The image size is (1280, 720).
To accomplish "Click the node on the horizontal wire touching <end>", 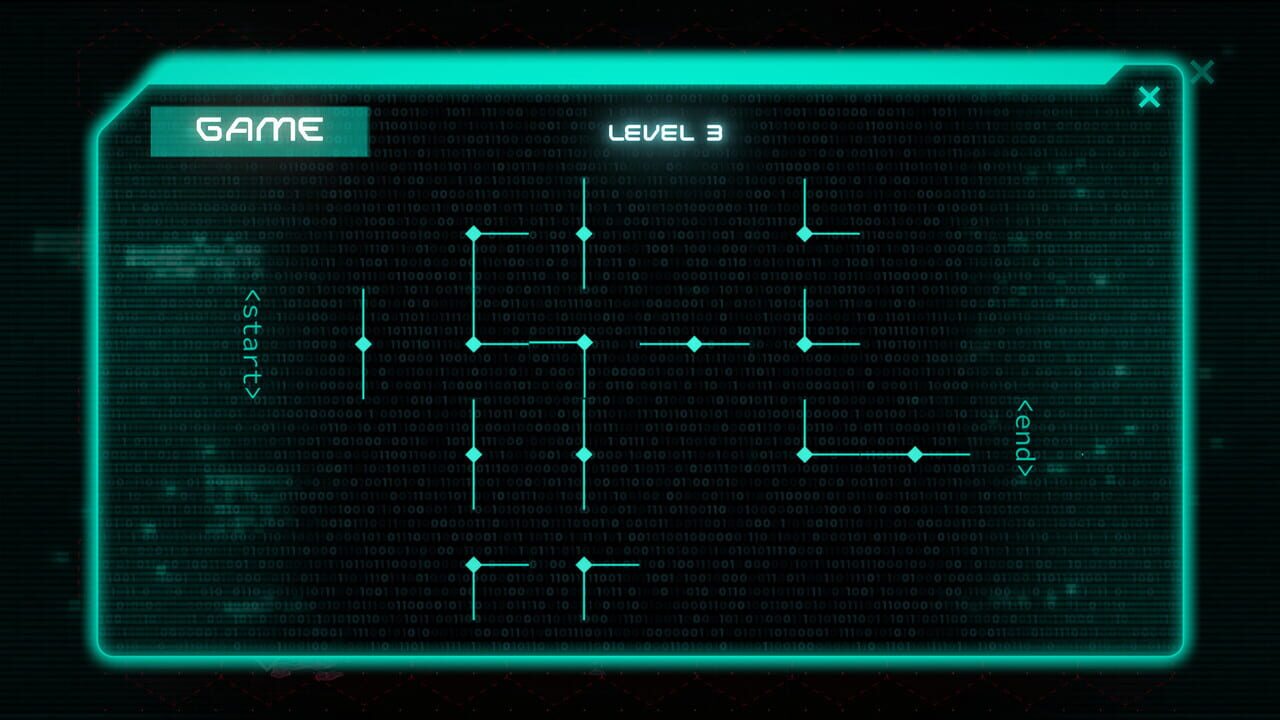I will [x=915, y=455].
